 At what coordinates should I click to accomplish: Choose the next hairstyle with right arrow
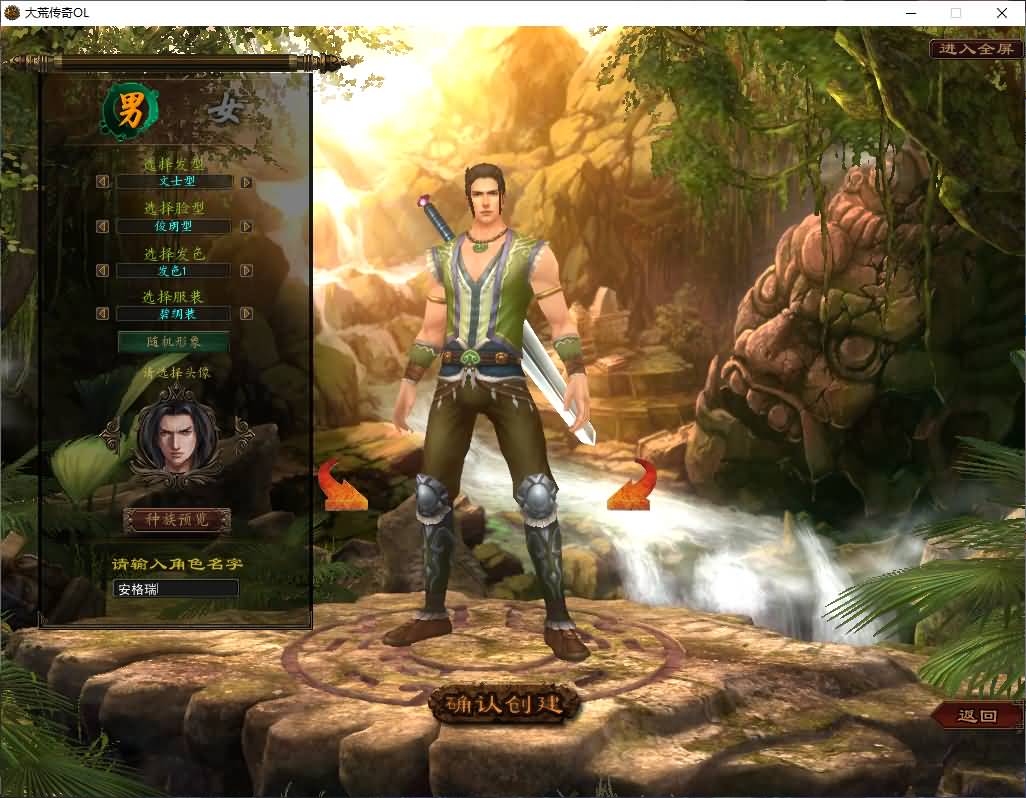246,182
